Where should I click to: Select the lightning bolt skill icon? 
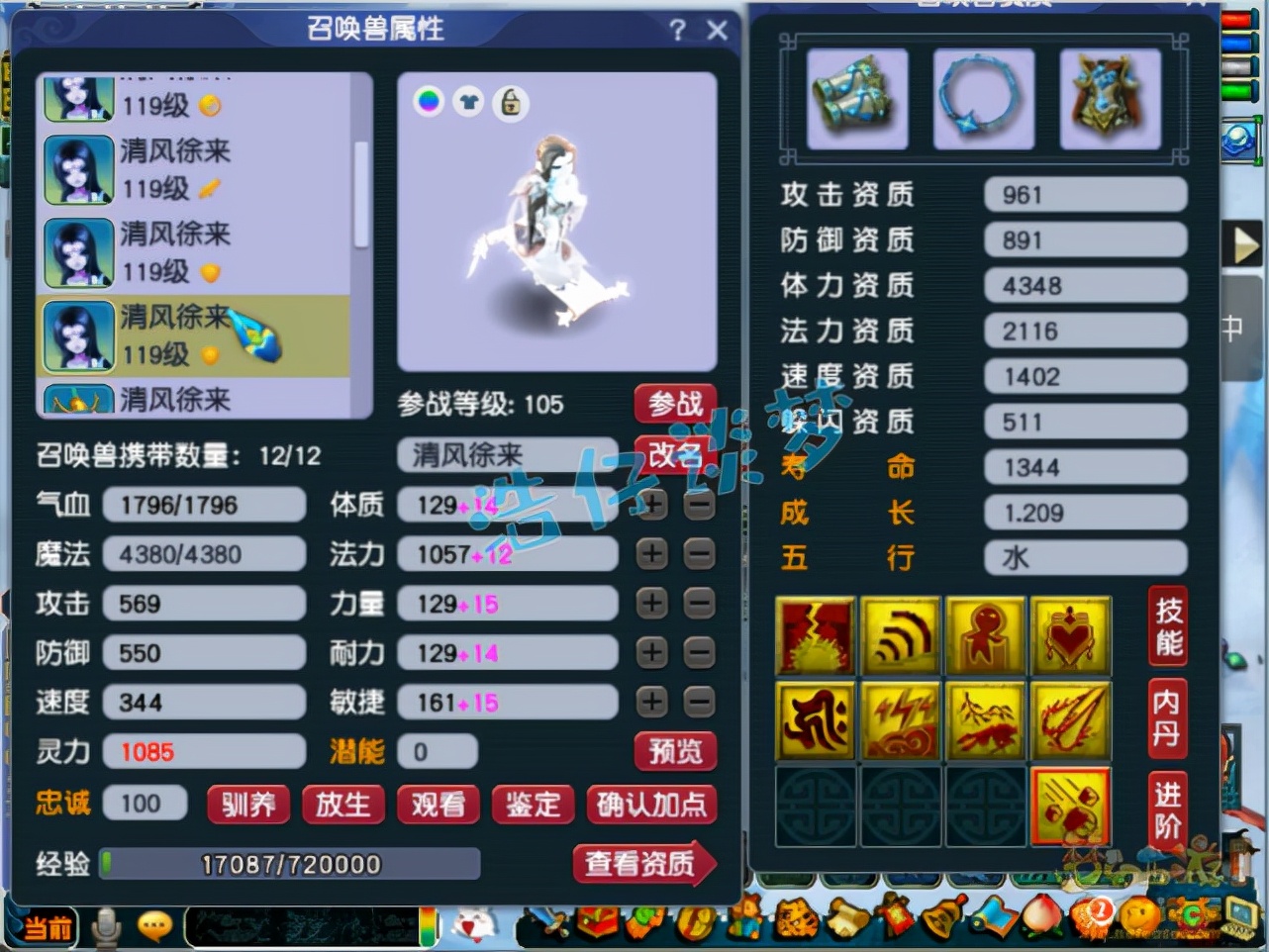click(x=900, y=720)
